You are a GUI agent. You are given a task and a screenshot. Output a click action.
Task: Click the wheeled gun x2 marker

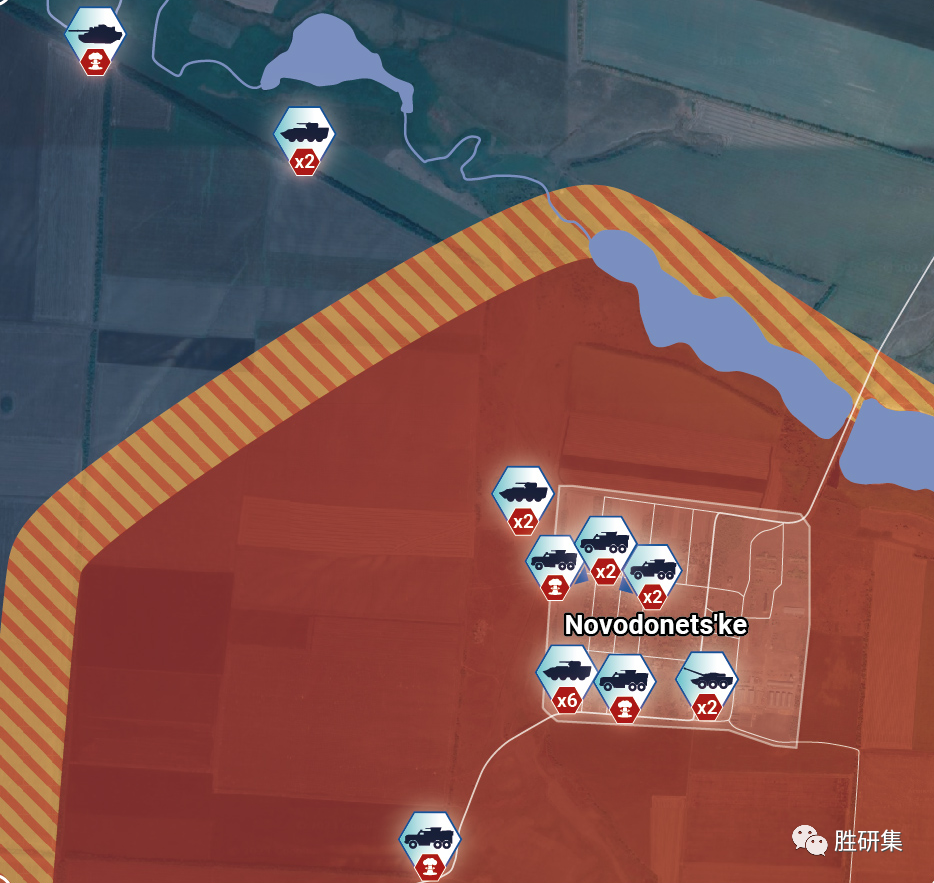coord(707,681)
